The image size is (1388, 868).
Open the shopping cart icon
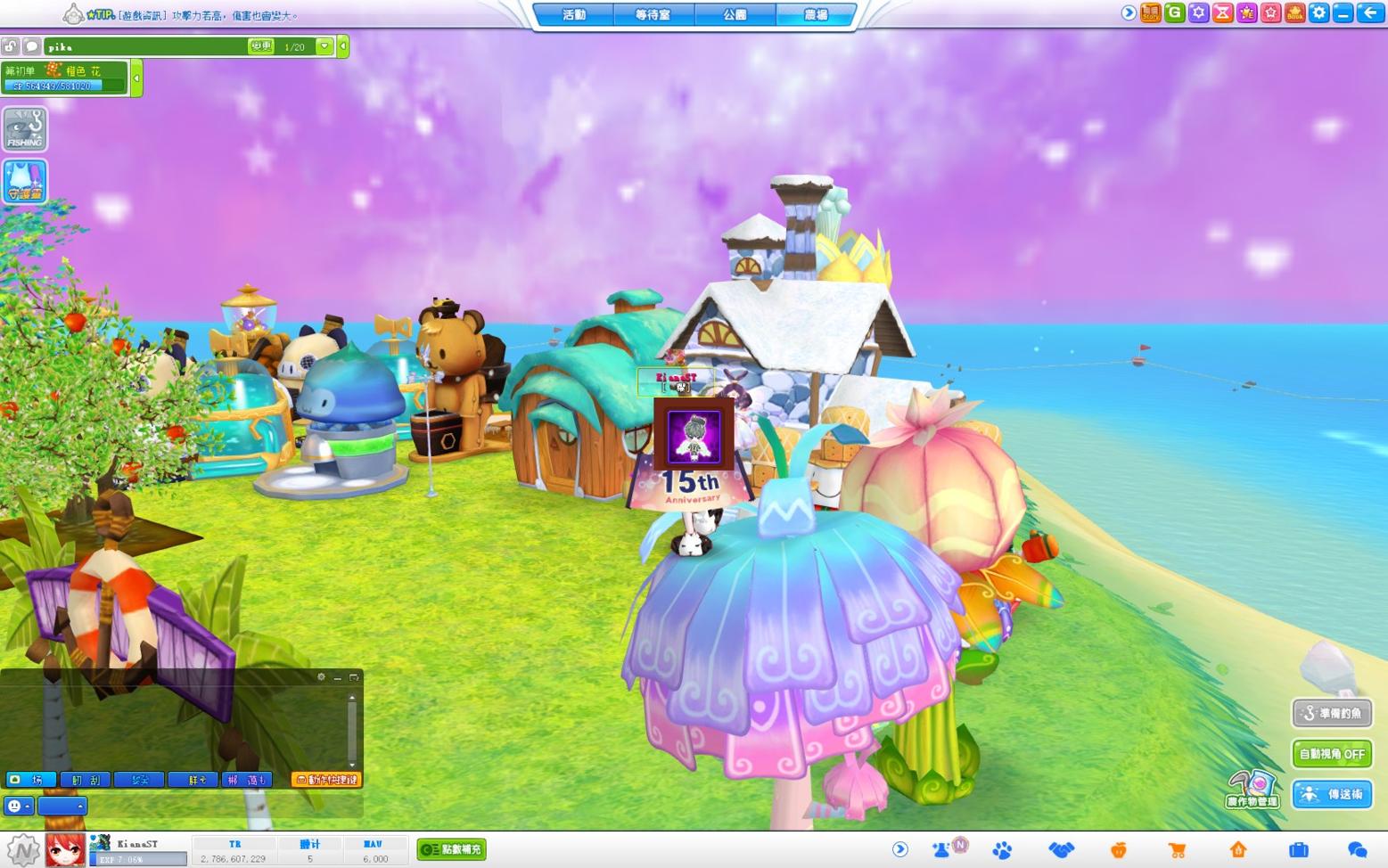point(1177,850)
